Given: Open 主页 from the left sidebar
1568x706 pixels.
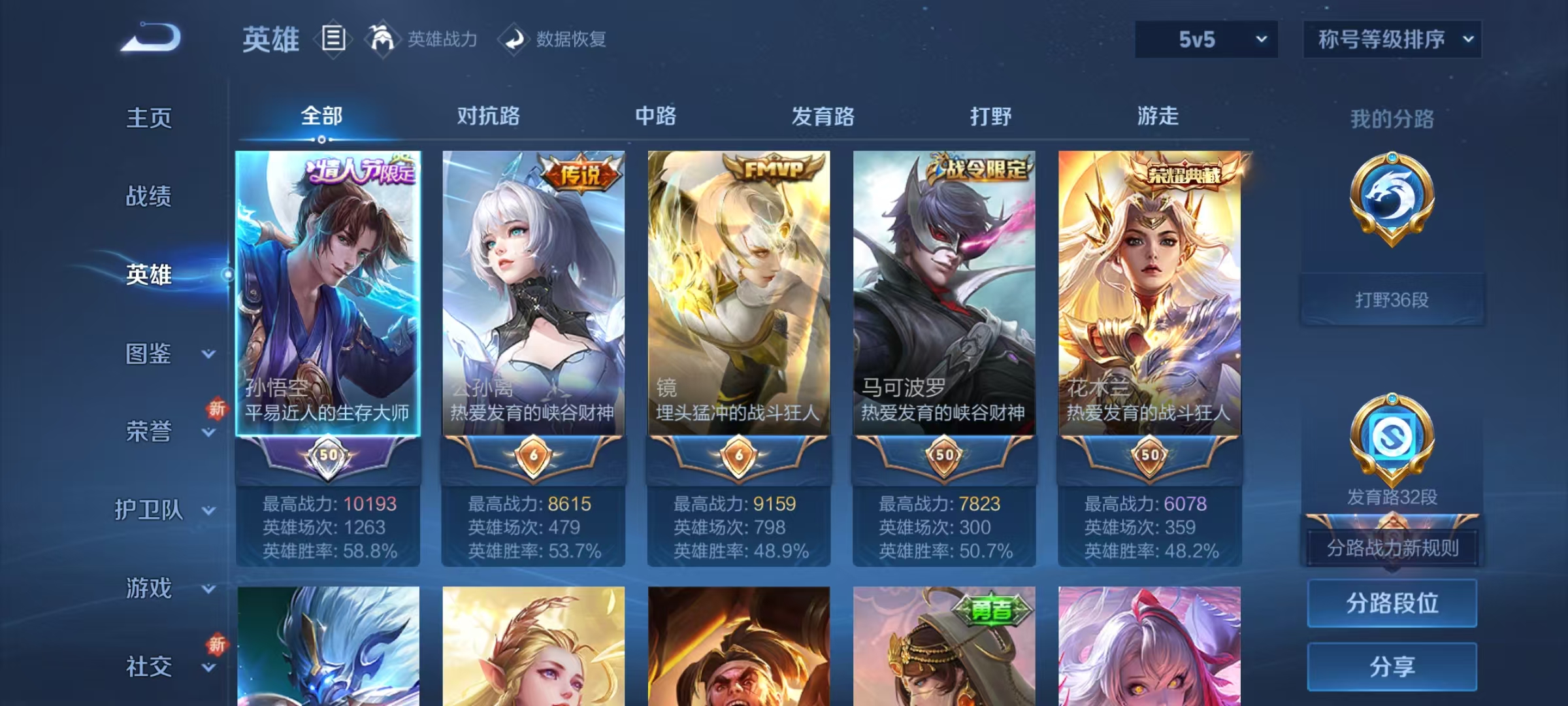Looking at the screenshot, I should (x=149, y=119).
